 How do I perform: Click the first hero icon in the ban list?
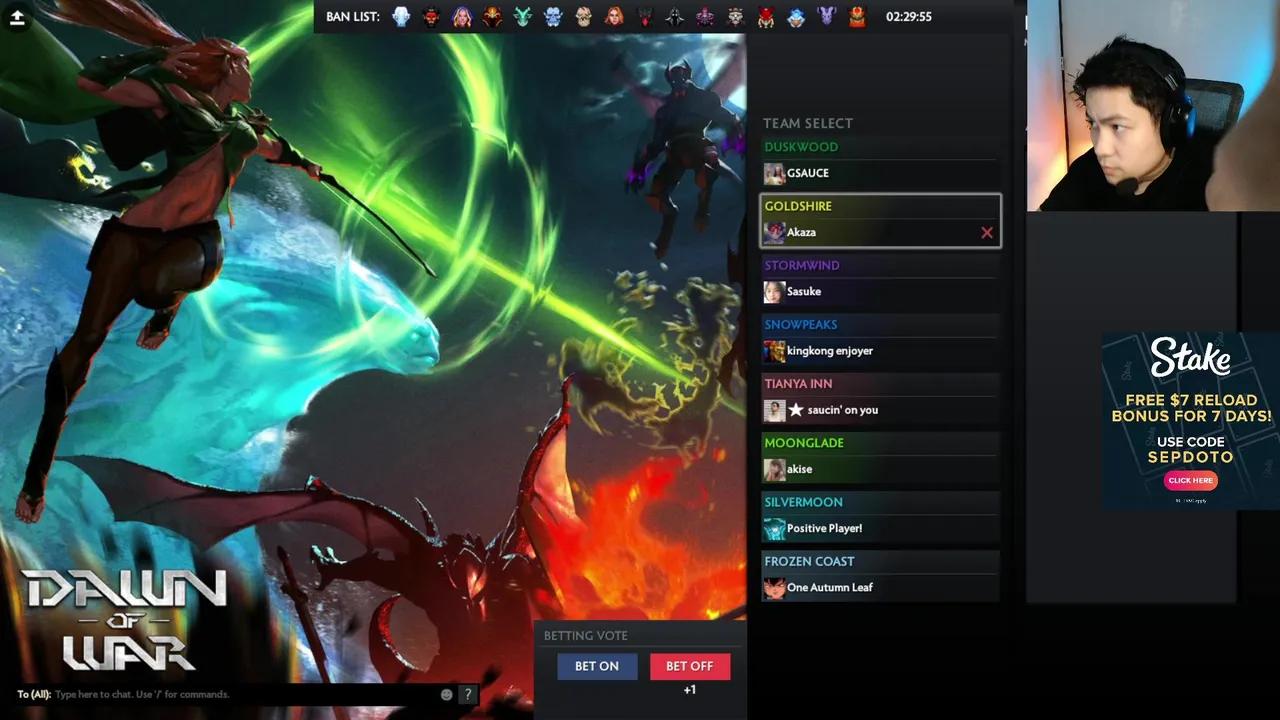point(401,16)
